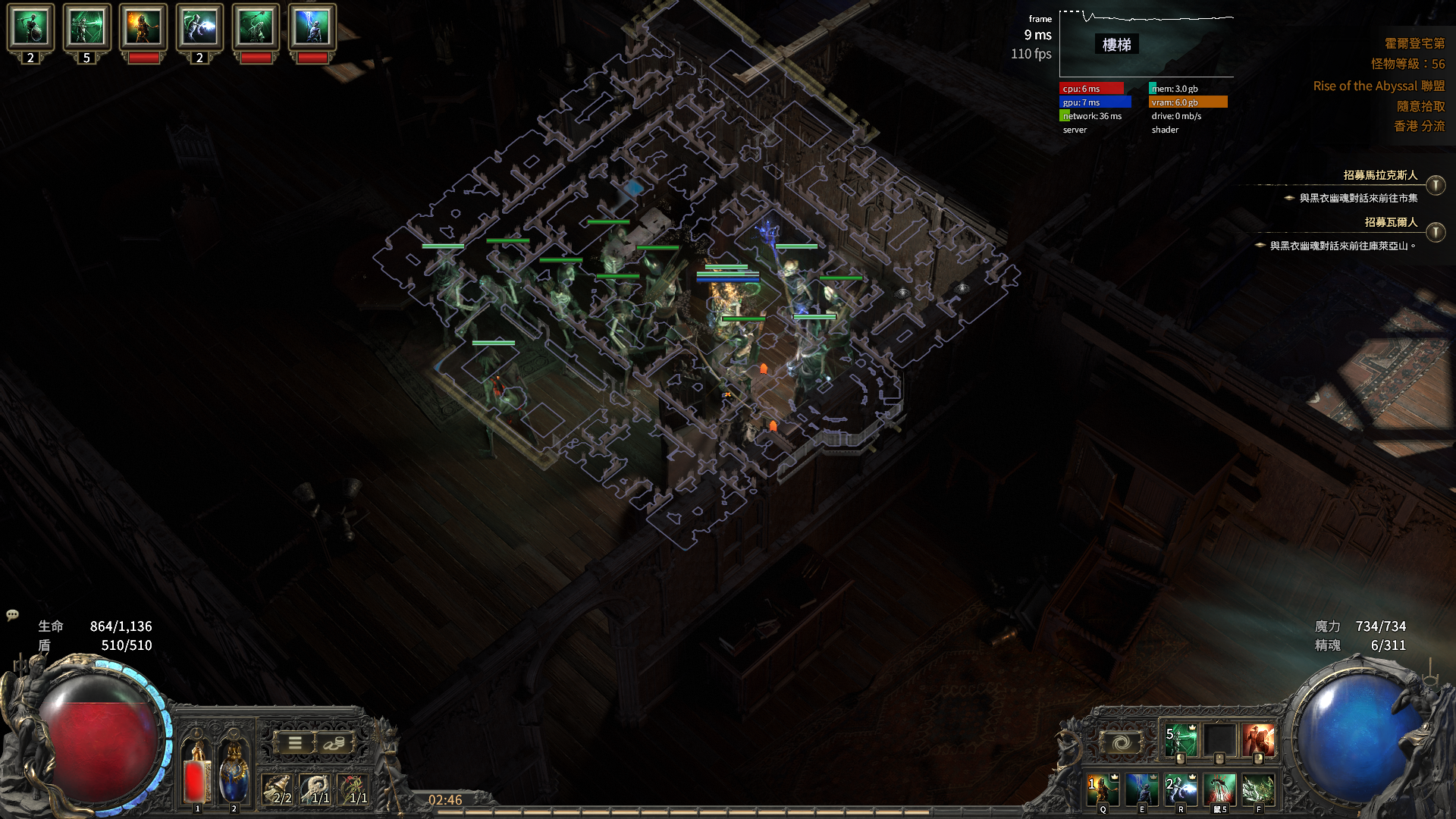Screen dimensions: 1456x819
Task: Select the golden bell charm slot
Action: (278, 789)
